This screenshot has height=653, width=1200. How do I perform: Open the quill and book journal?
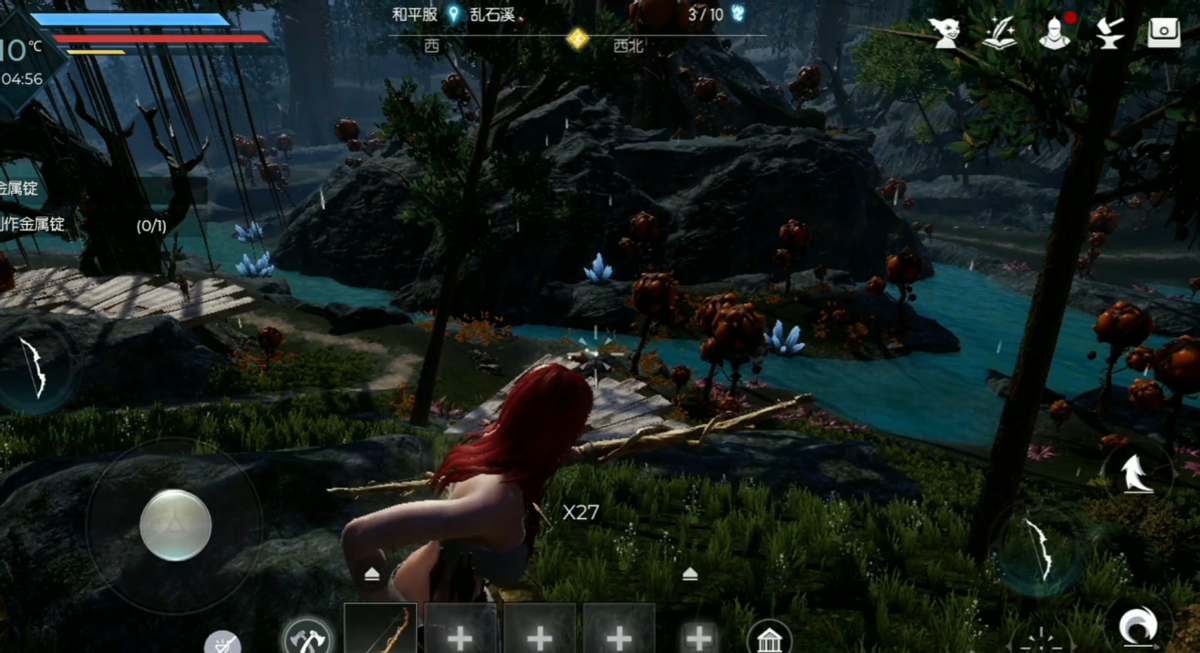tap(999, 33)
